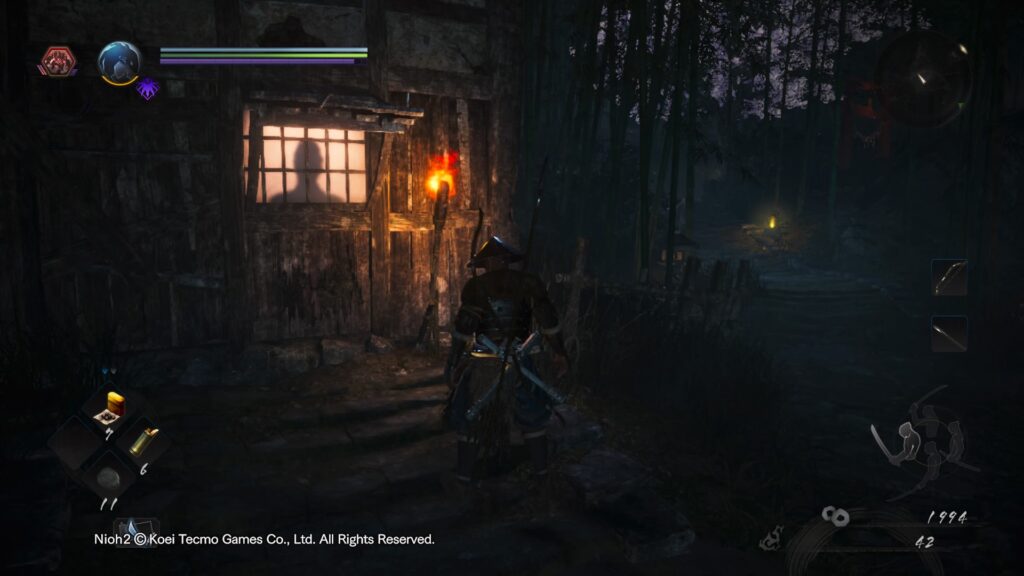
Task: Select the golden cylinder item slot
Action: click(x=142, y=441)
